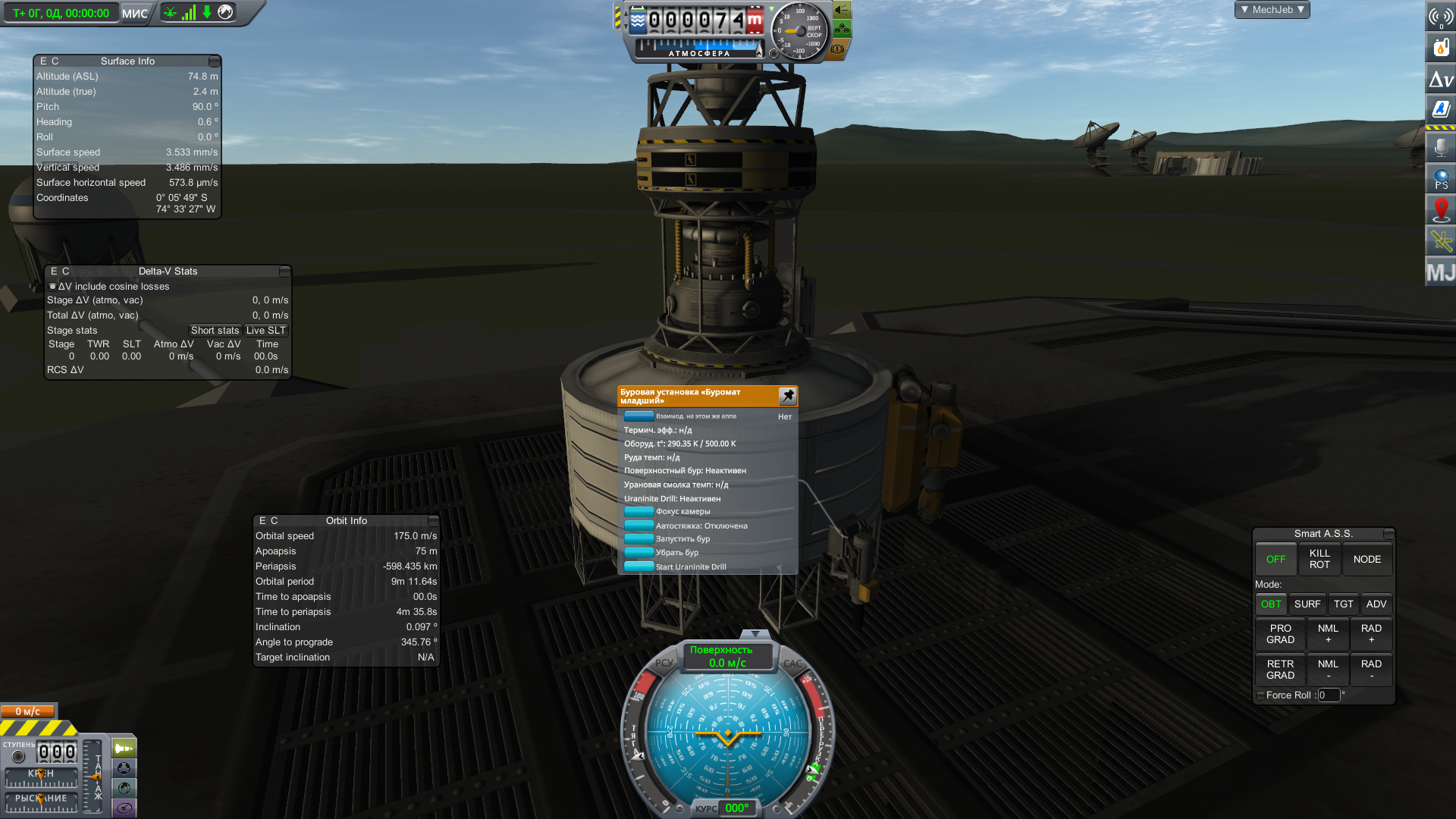Select RETR GRAD orientation
The height and width of the screenshot is (819, 1456).
pyautogui.click(x=1280, y=670)
